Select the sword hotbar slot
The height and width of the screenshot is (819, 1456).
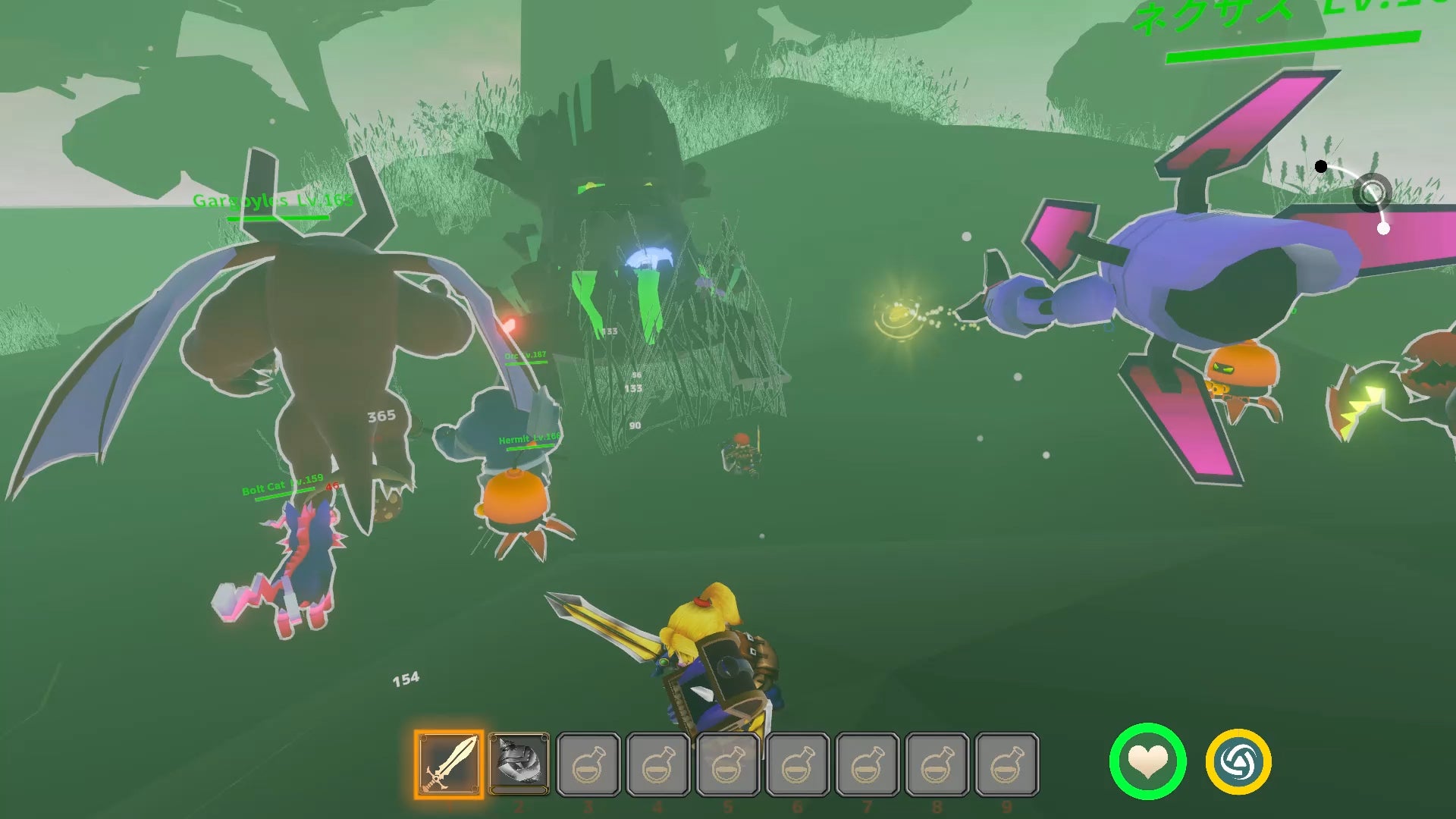[449, 764]
